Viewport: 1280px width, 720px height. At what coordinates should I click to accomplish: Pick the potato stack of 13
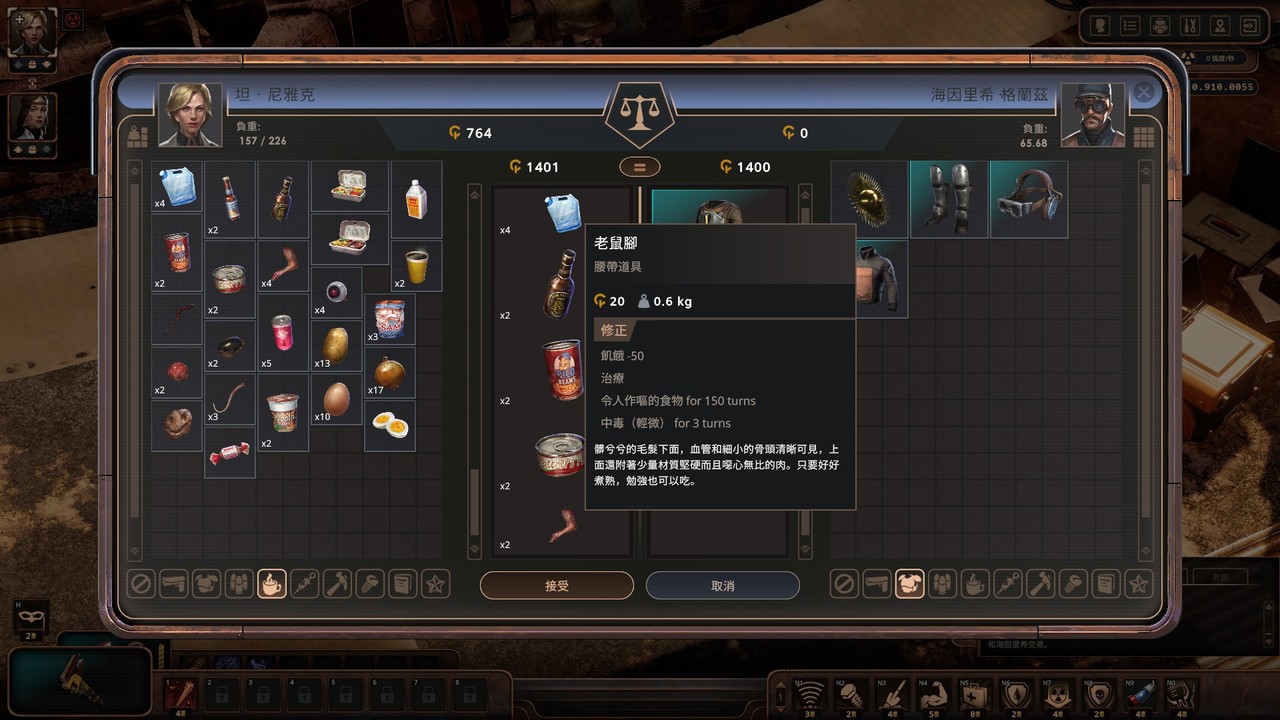click(x=336, y=344)
